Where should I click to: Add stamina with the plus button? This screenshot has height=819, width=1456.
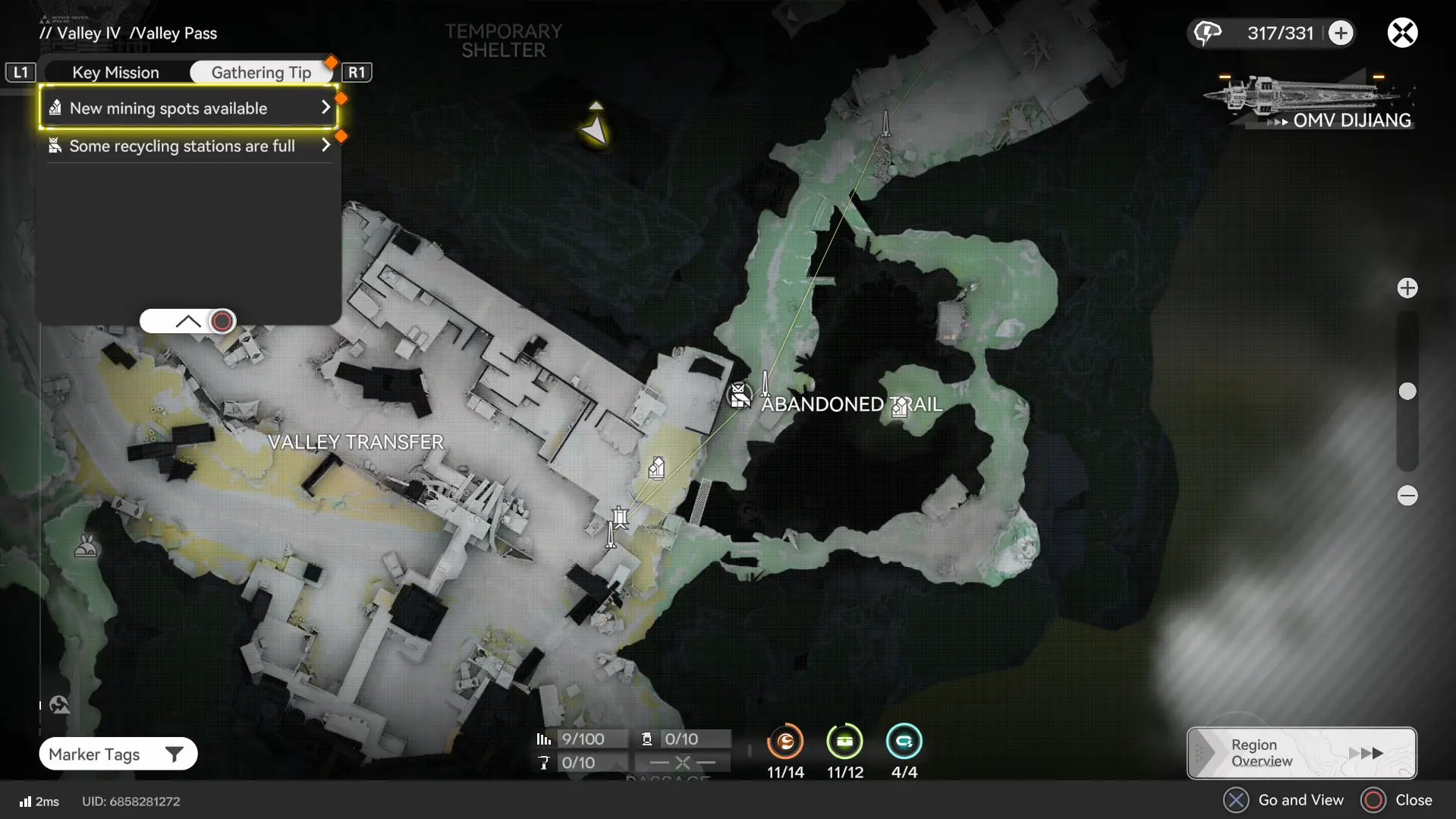coord(1341,33)
